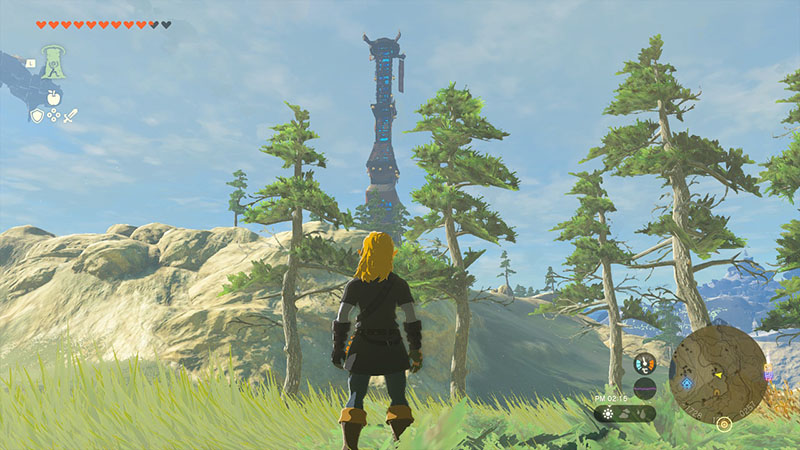
Task: Choose the shield quick-select icon
Action: point(37,116)
